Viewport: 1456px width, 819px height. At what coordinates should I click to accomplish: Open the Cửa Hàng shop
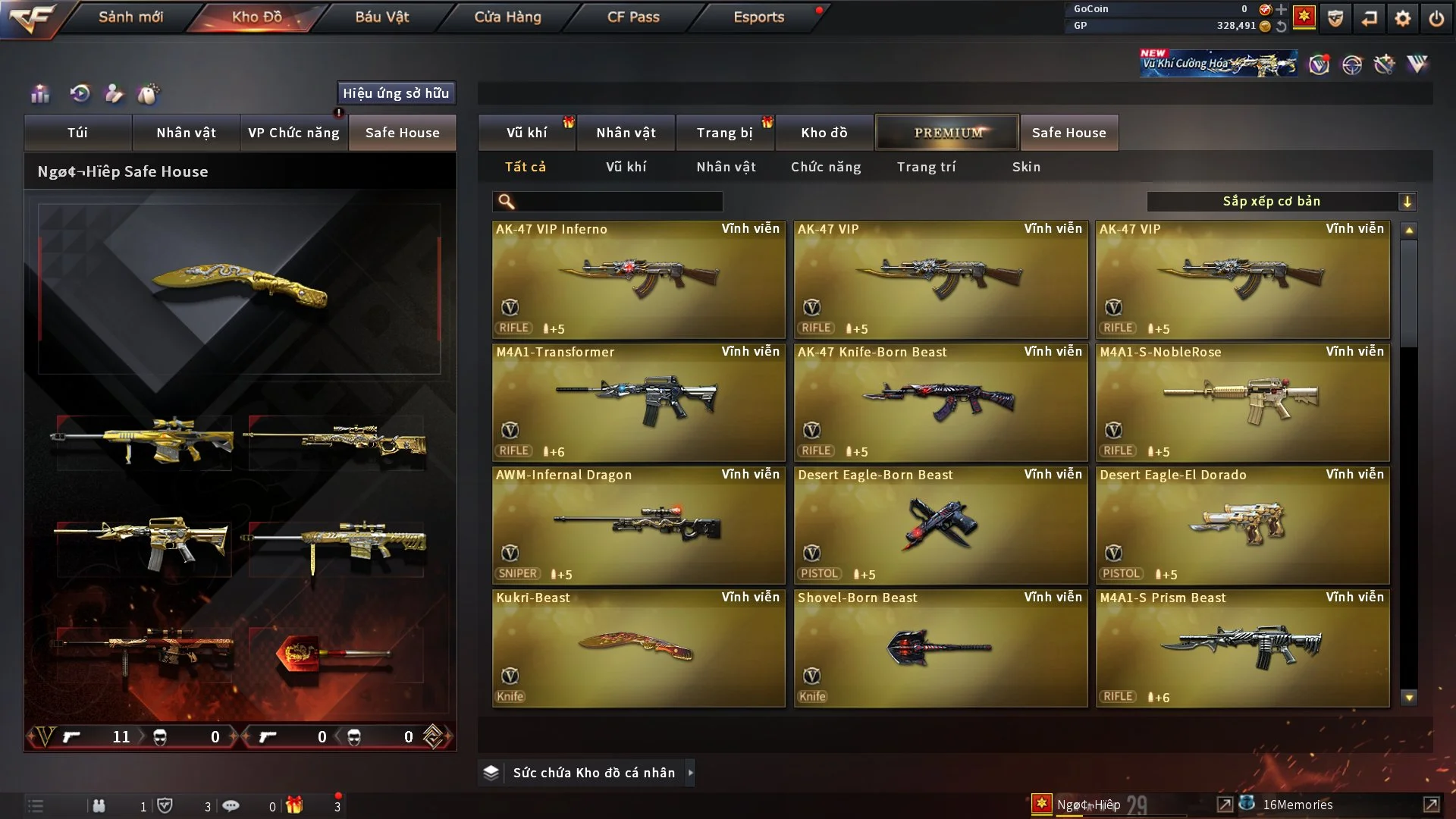507,17
